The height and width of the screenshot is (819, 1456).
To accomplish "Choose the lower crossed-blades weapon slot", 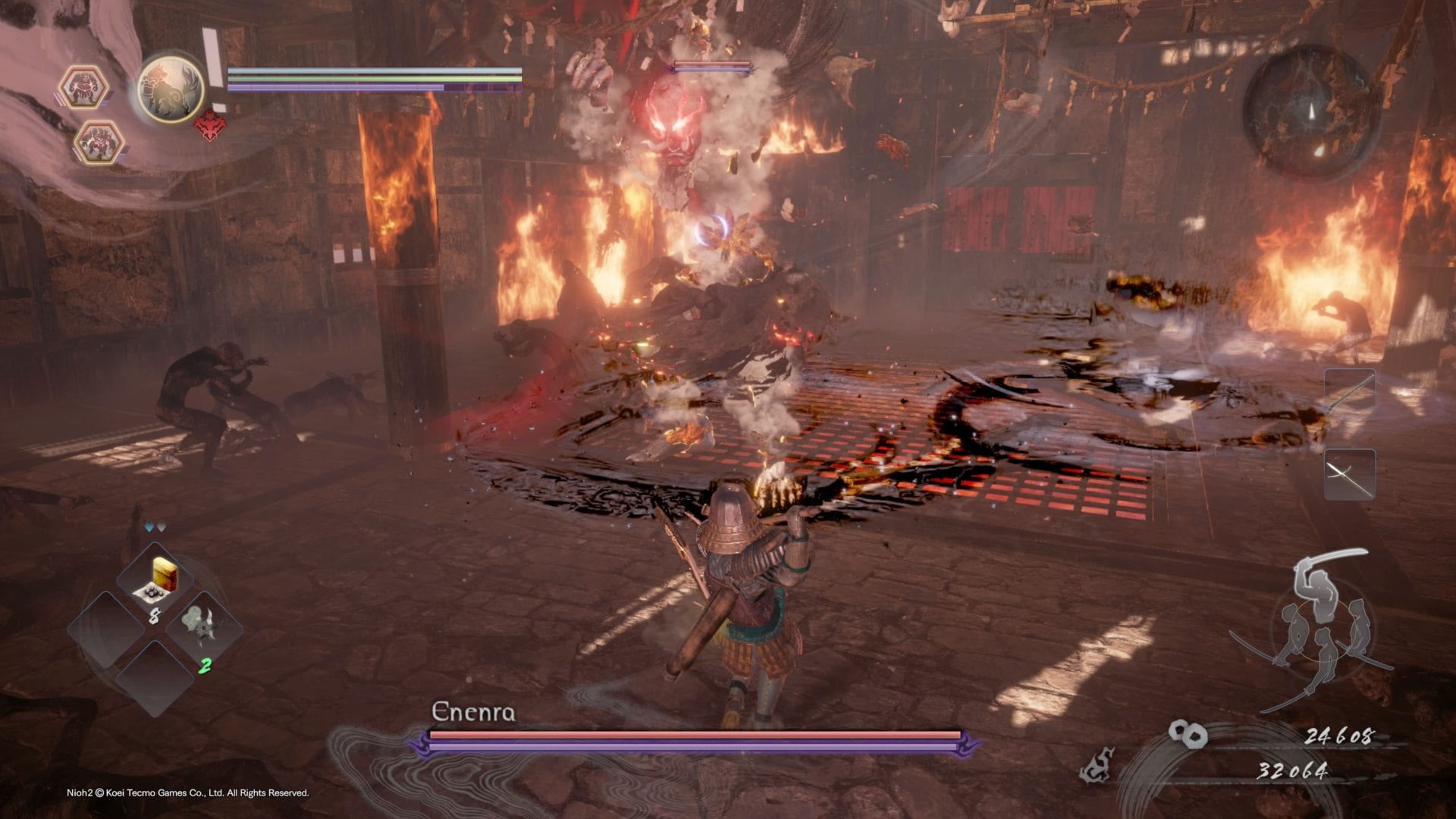I will (1350, 475).
